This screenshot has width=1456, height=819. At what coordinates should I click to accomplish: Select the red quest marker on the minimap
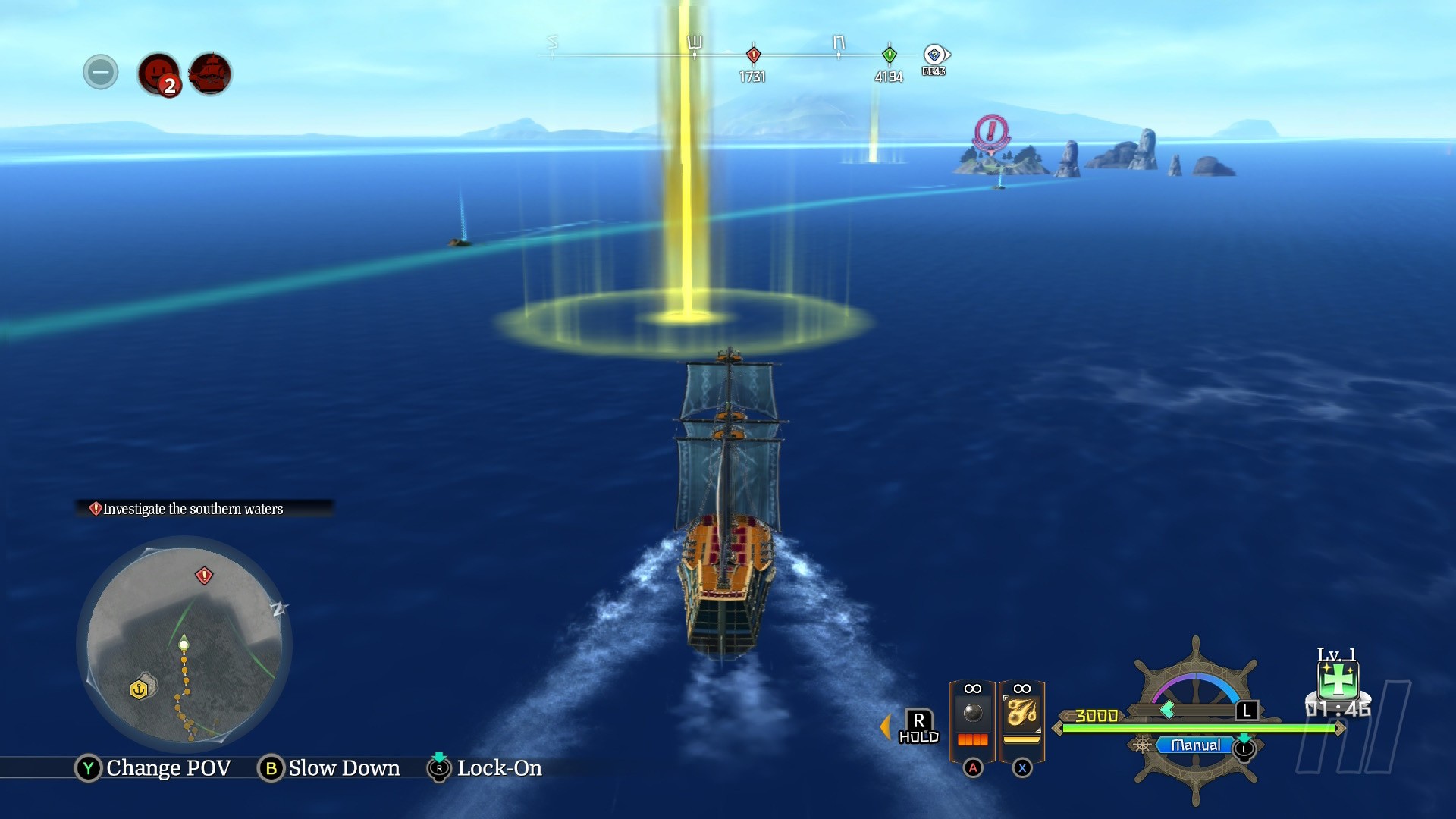pos(204,576)
